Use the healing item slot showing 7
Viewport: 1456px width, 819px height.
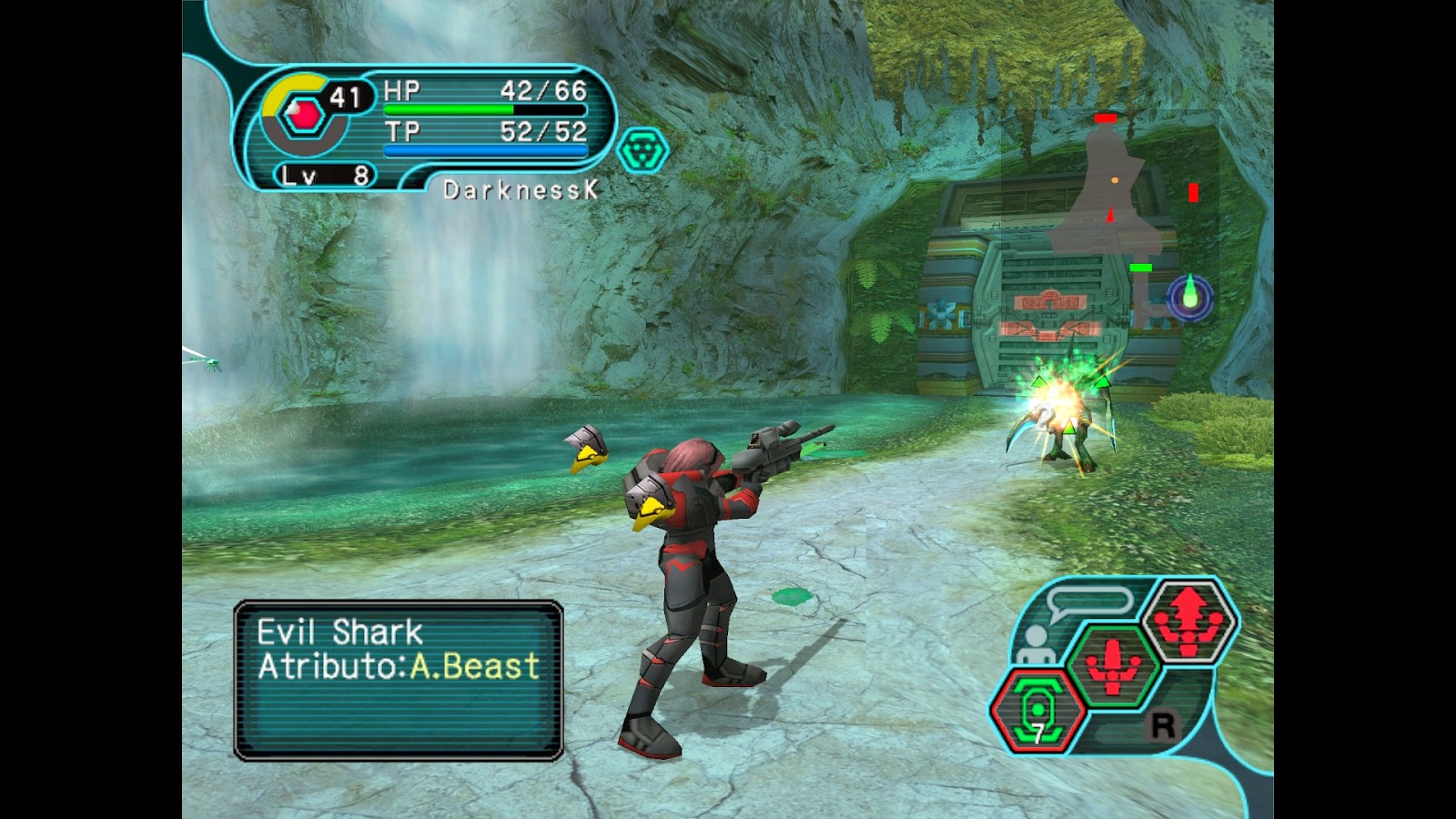tap(1037, 710)
